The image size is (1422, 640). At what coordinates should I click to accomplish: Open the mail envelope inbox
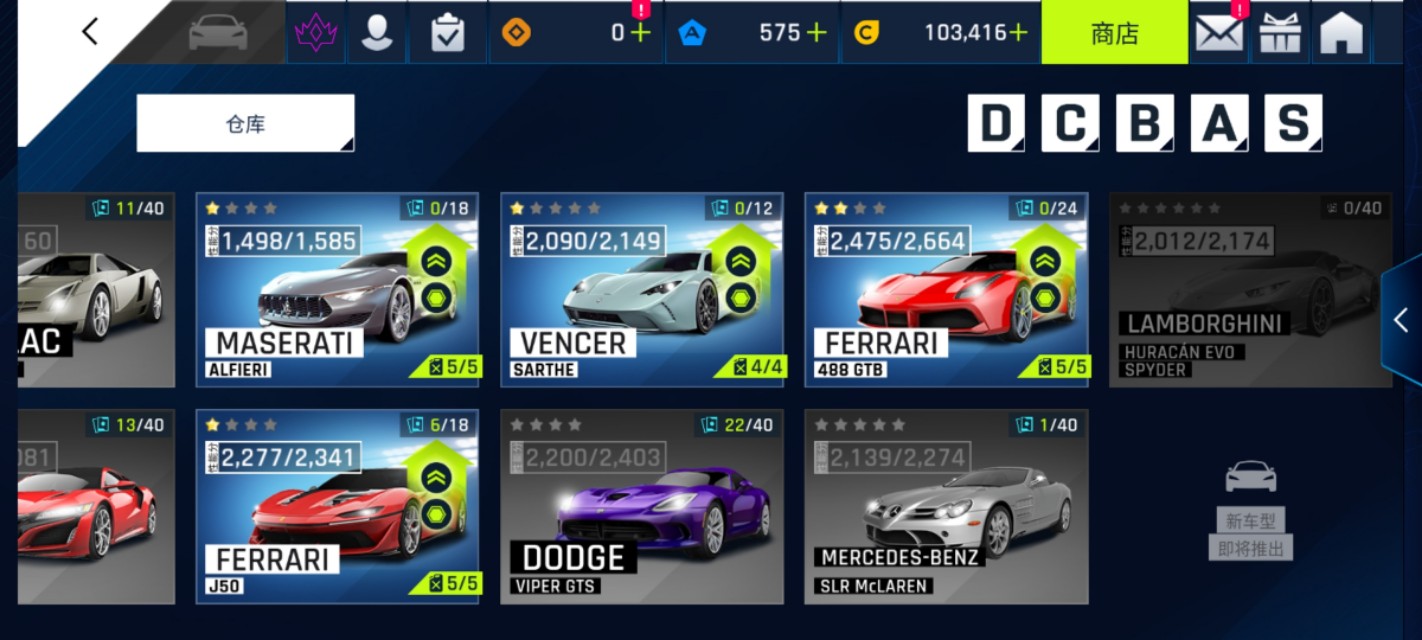1219,33
